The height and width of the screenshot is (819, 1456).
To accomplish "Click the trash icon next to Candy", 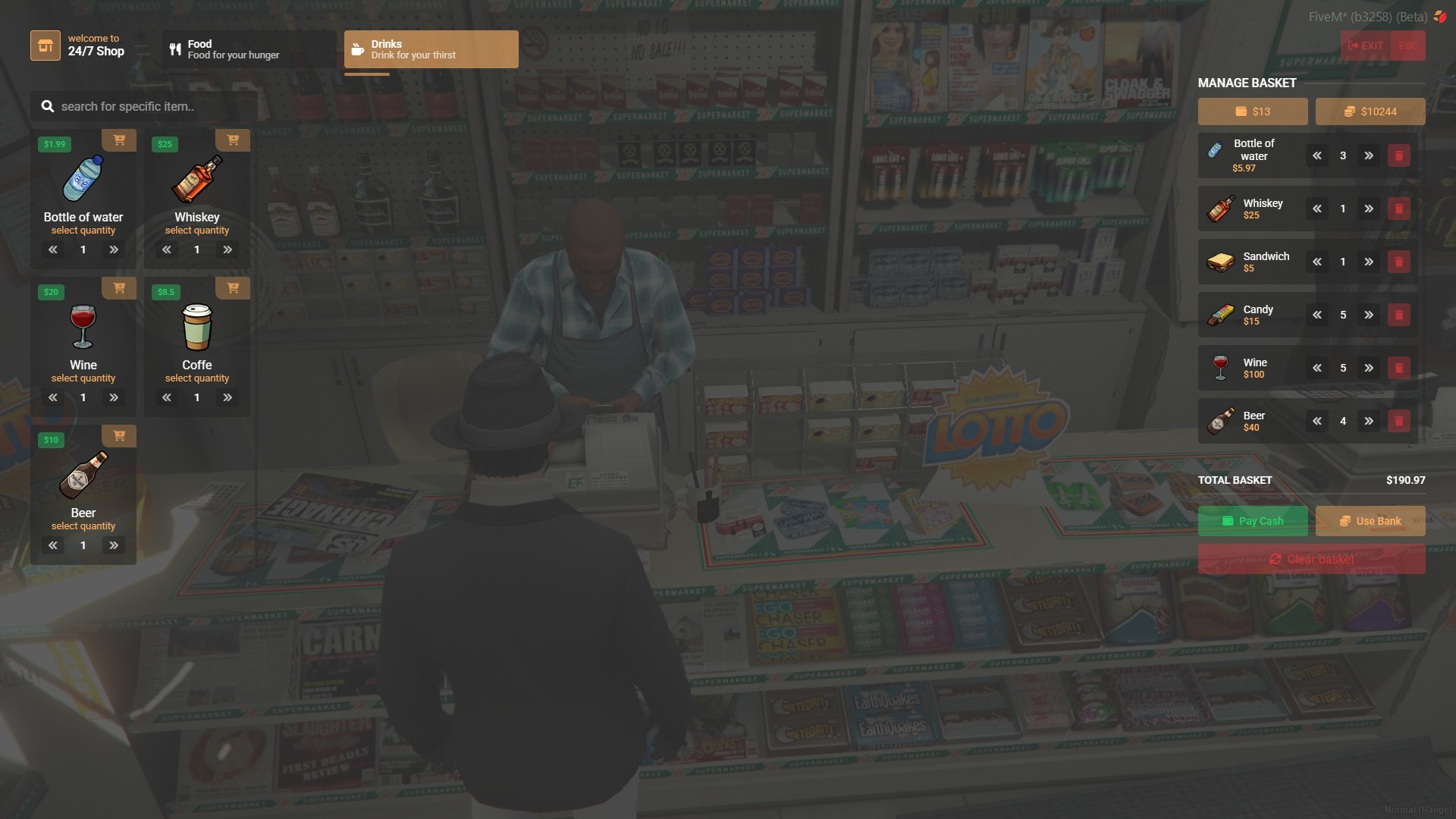I will [x=1399, y=315].
